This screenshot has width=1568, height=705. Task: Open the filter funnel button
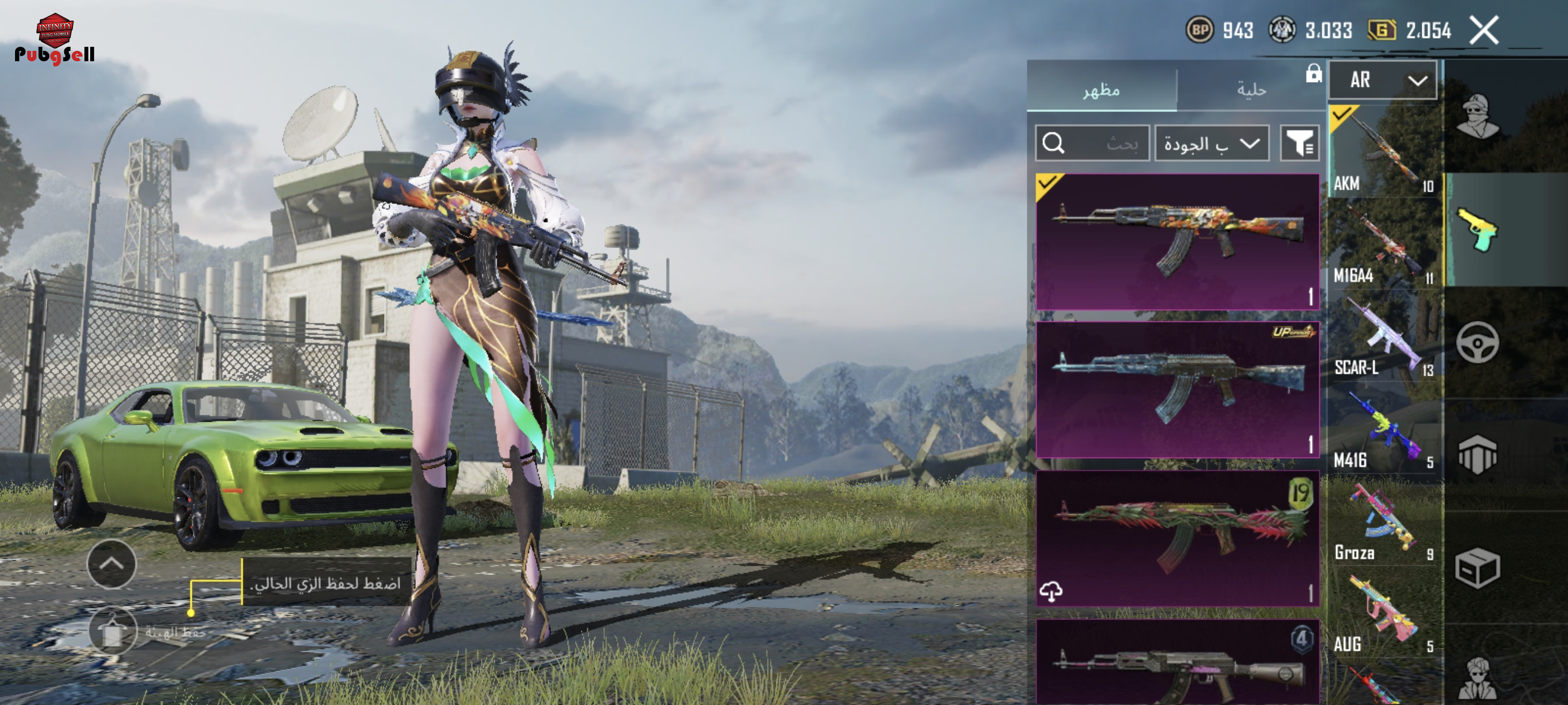pyautogui.click(x=1299, y=143)
